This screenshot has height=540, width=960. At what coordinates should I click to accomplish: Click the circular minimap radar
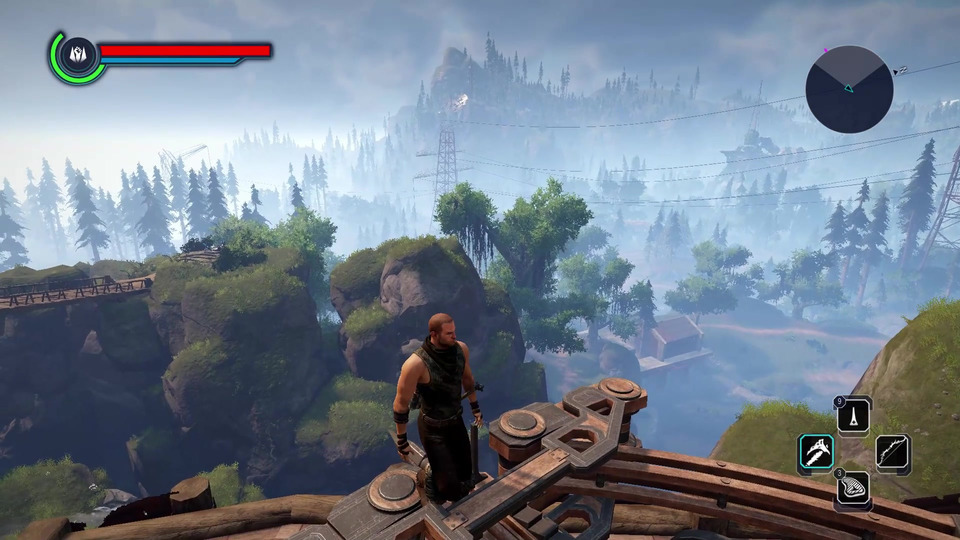[x=849, y=89]
